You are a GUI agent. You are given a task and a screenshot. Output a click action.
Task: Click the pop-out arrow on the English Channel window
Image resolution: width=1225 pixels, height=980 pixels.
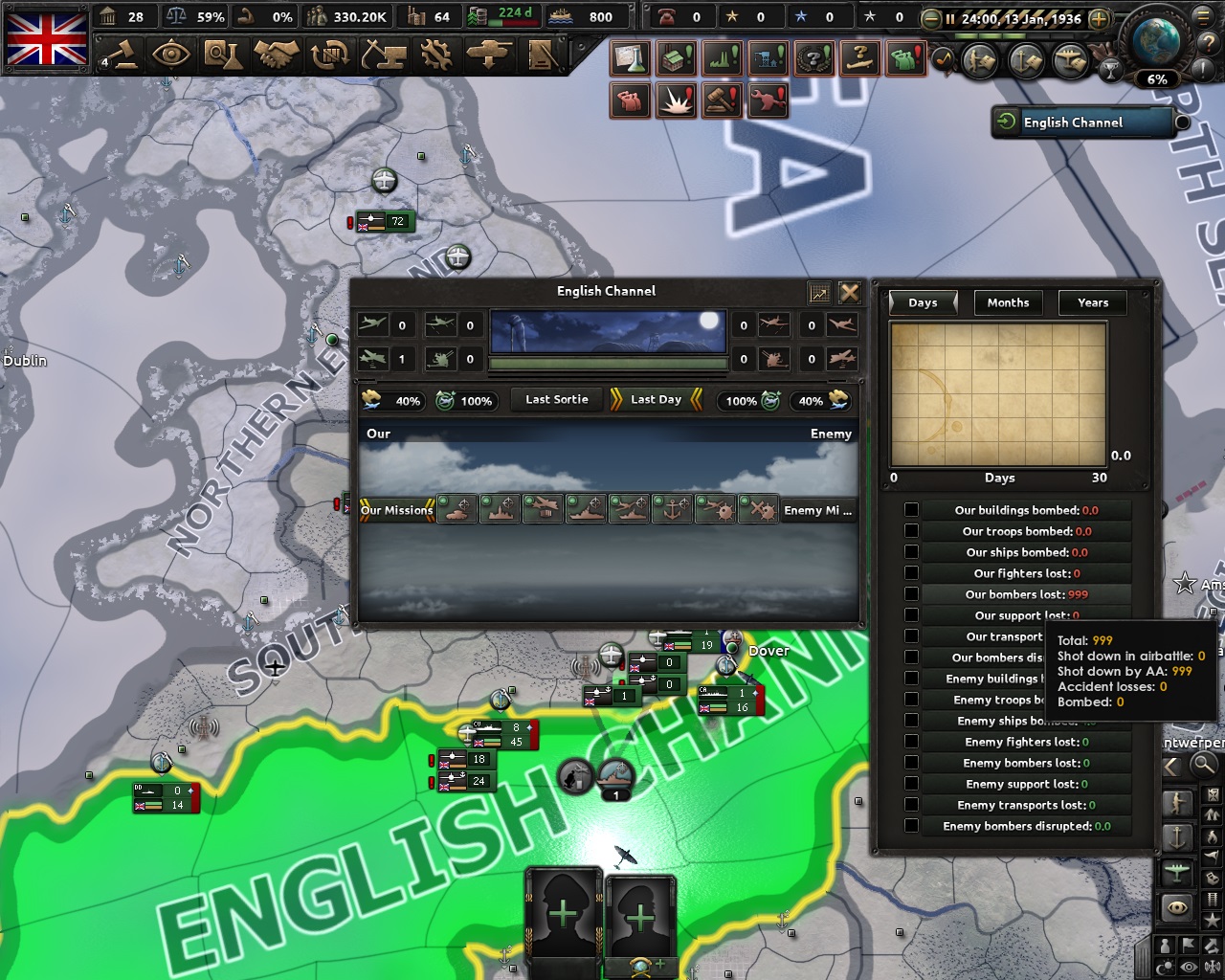tap(819, 293)
